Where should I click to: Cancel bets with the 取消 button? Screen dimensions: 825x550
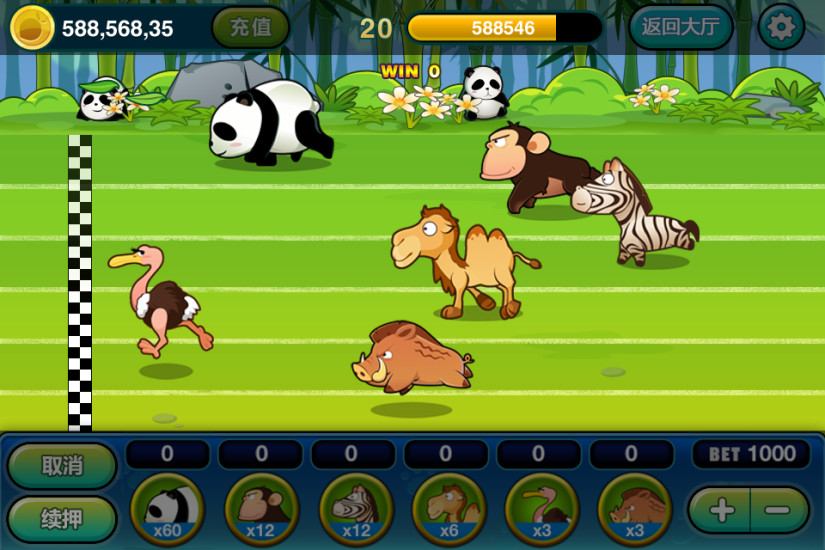click(x=62, y=465)
